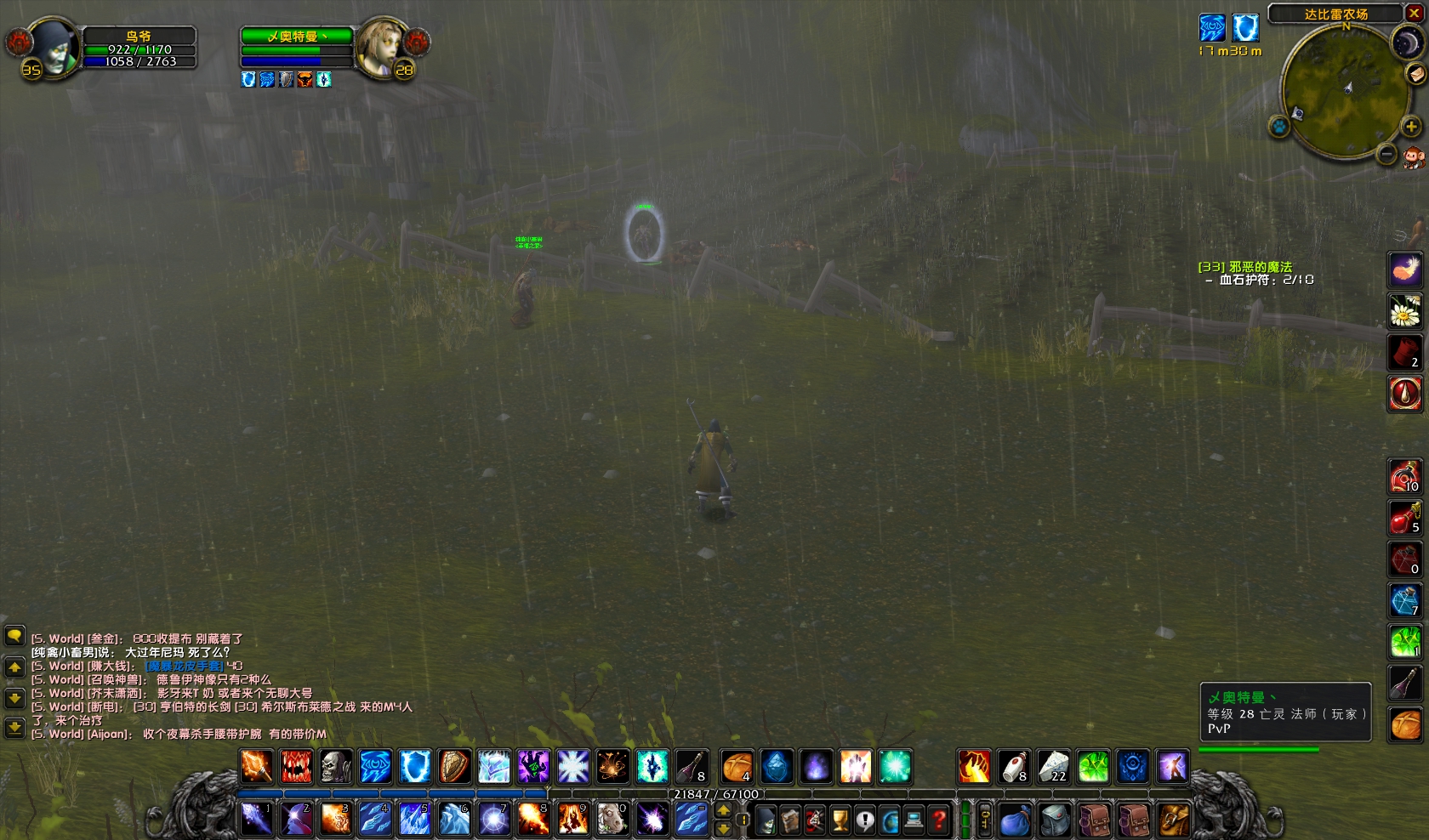Open the trophy cup micro menu button
Image resolution: width=1429 pixels, height=840 pixels.
(840, 820)
